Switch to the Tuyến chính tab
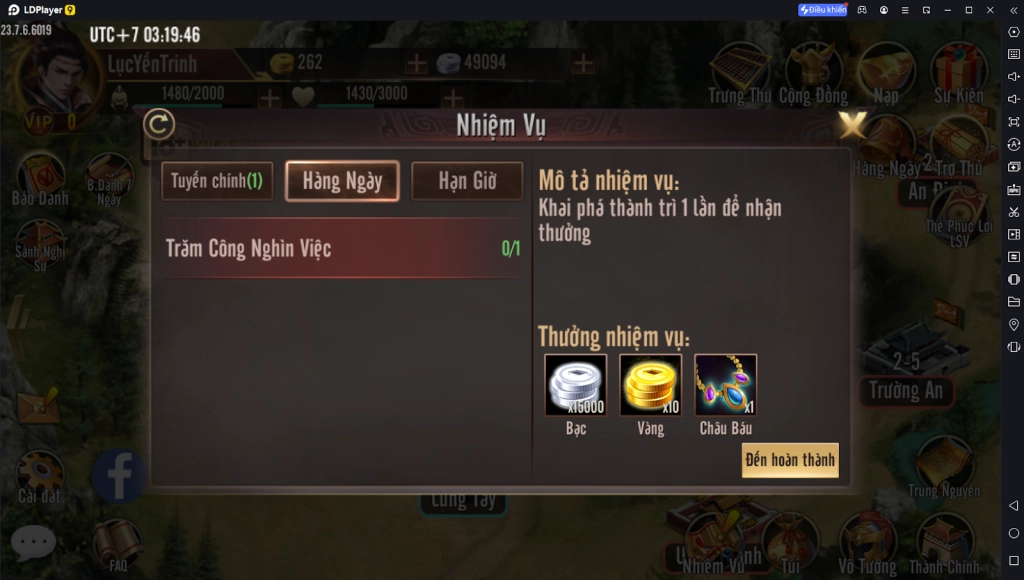This screenshot has width=1024, height=580. [217, 181]
